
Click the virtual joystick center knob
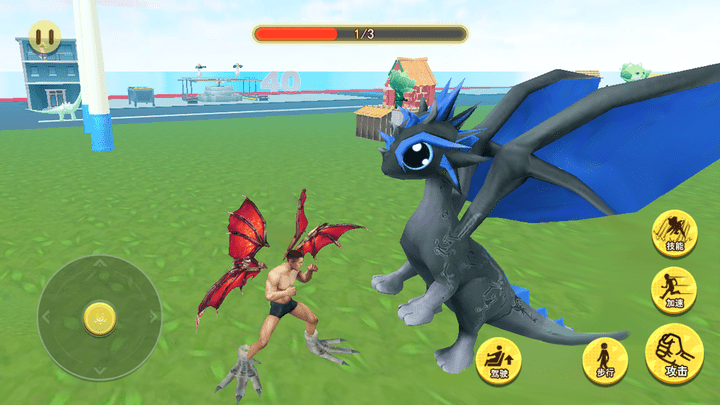click(99, 317)
